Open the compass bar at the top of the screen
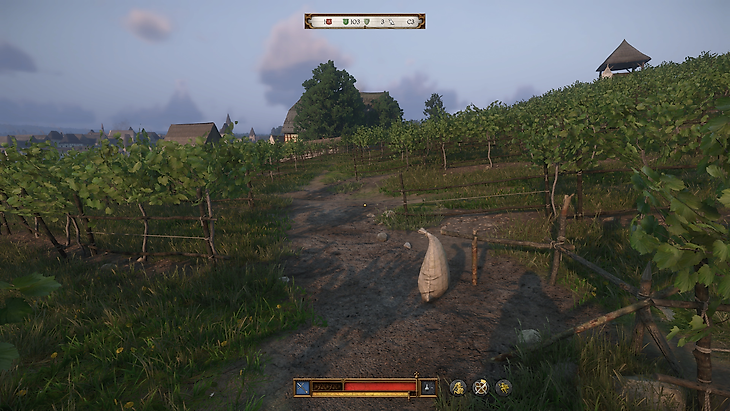This screenshot has width=730, height=411. (364, 21)
